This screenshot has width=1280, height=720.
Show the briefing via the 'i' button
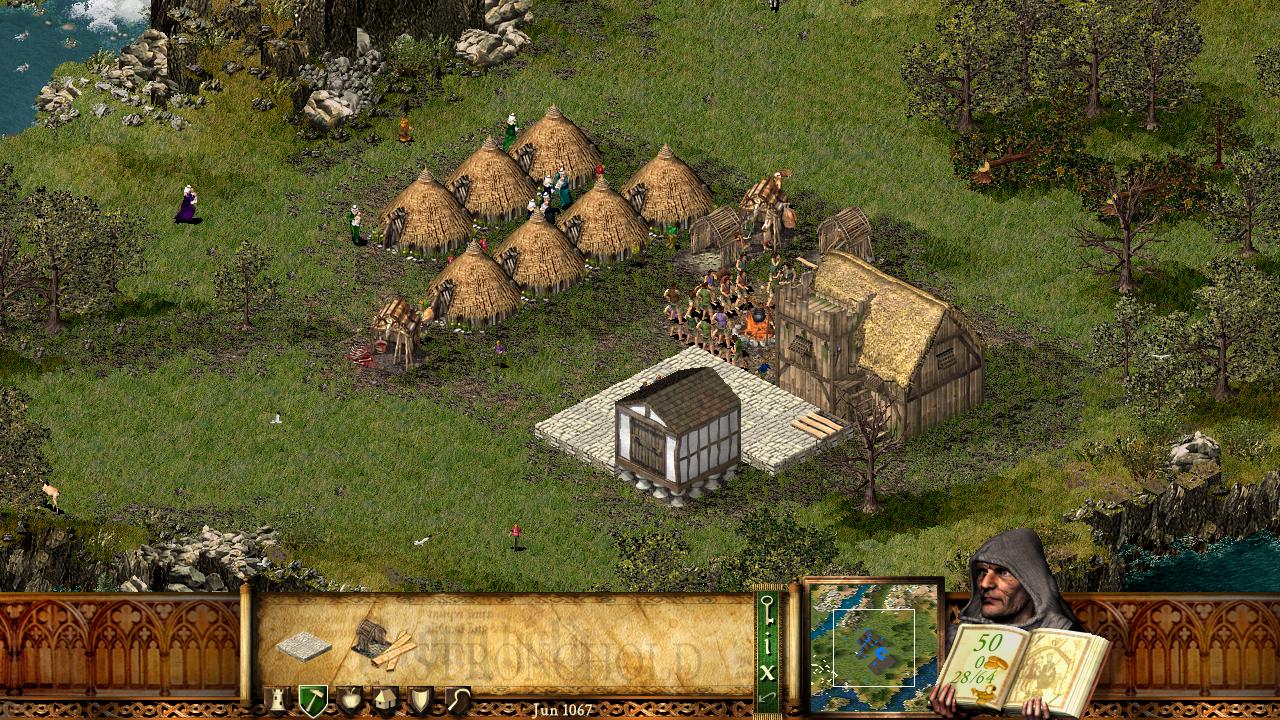[767, 645]
